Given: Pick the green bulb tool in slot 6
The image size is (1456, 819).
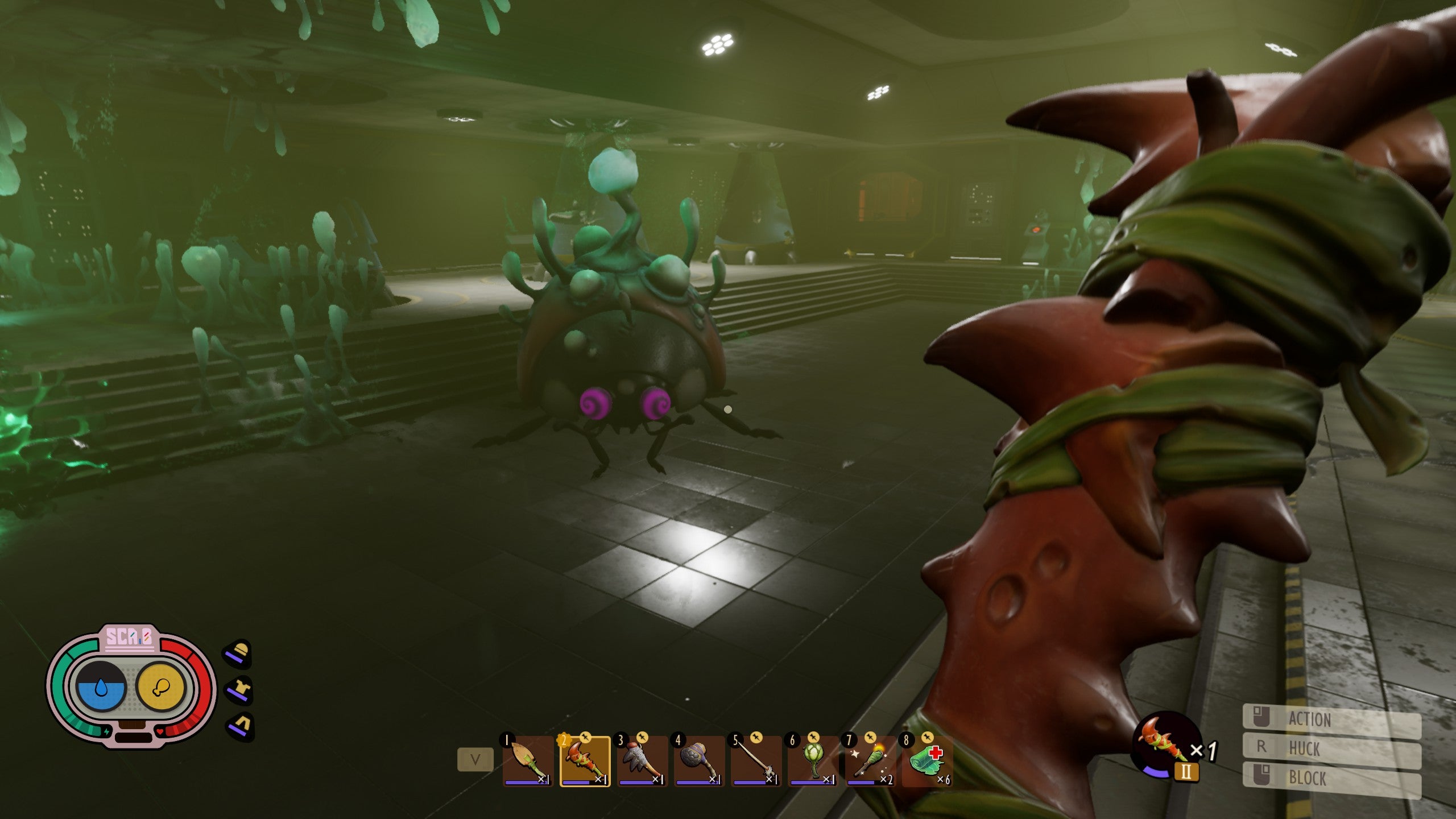Looking at the screenshot, I should [x=813, y=761].
